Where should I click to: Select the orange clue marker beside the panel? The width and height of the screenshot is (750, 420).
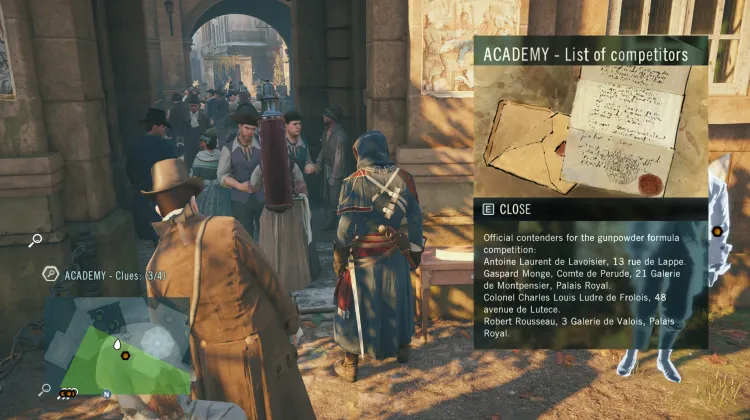pos(717,232)
